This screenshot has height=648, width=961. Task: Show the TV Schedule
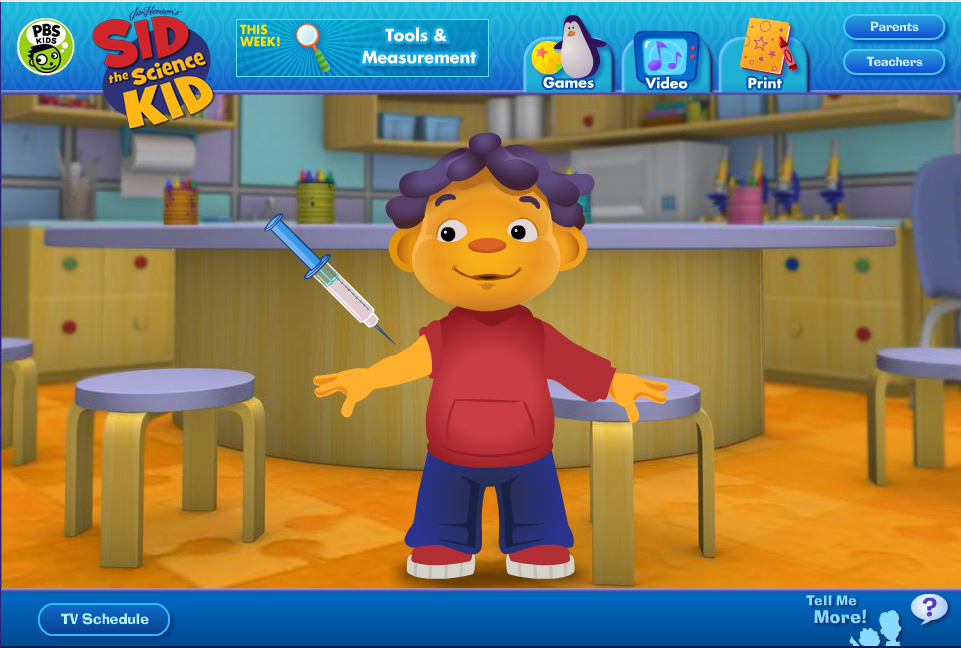coord(104,619)
